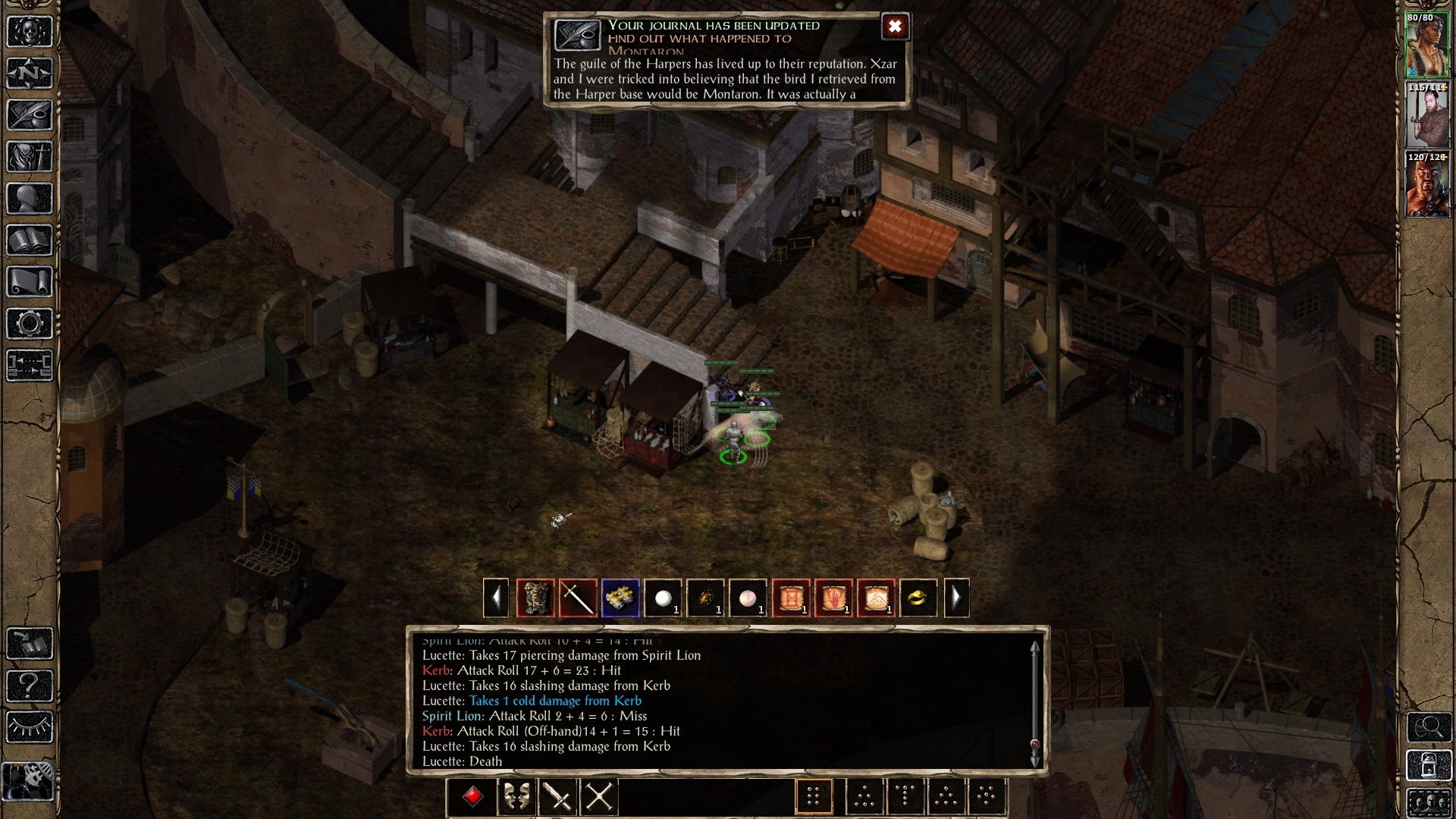Page the item bar left with arrow
Screen dimensions: 1456x819
tap(496, 598)
